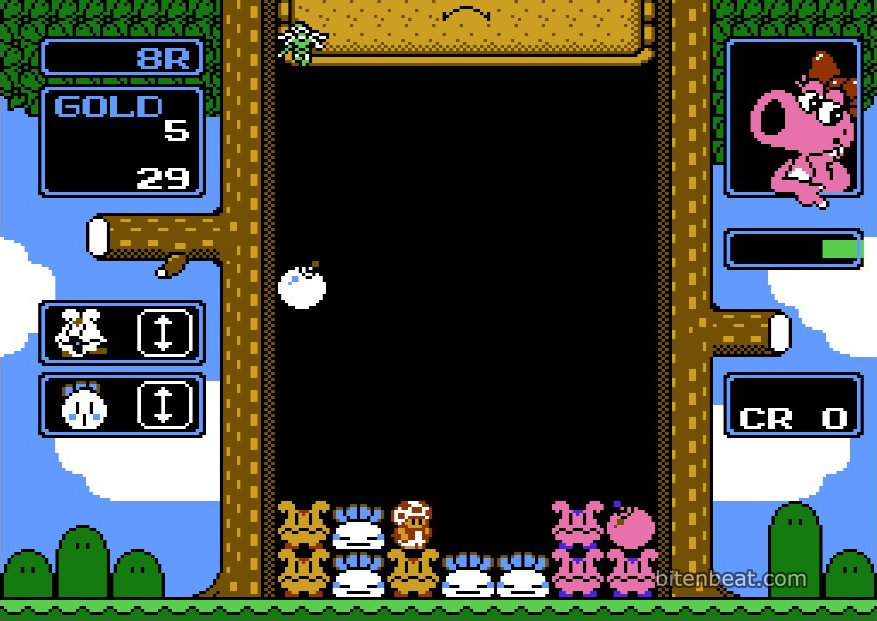Select the pink bomb on the board

631,525
